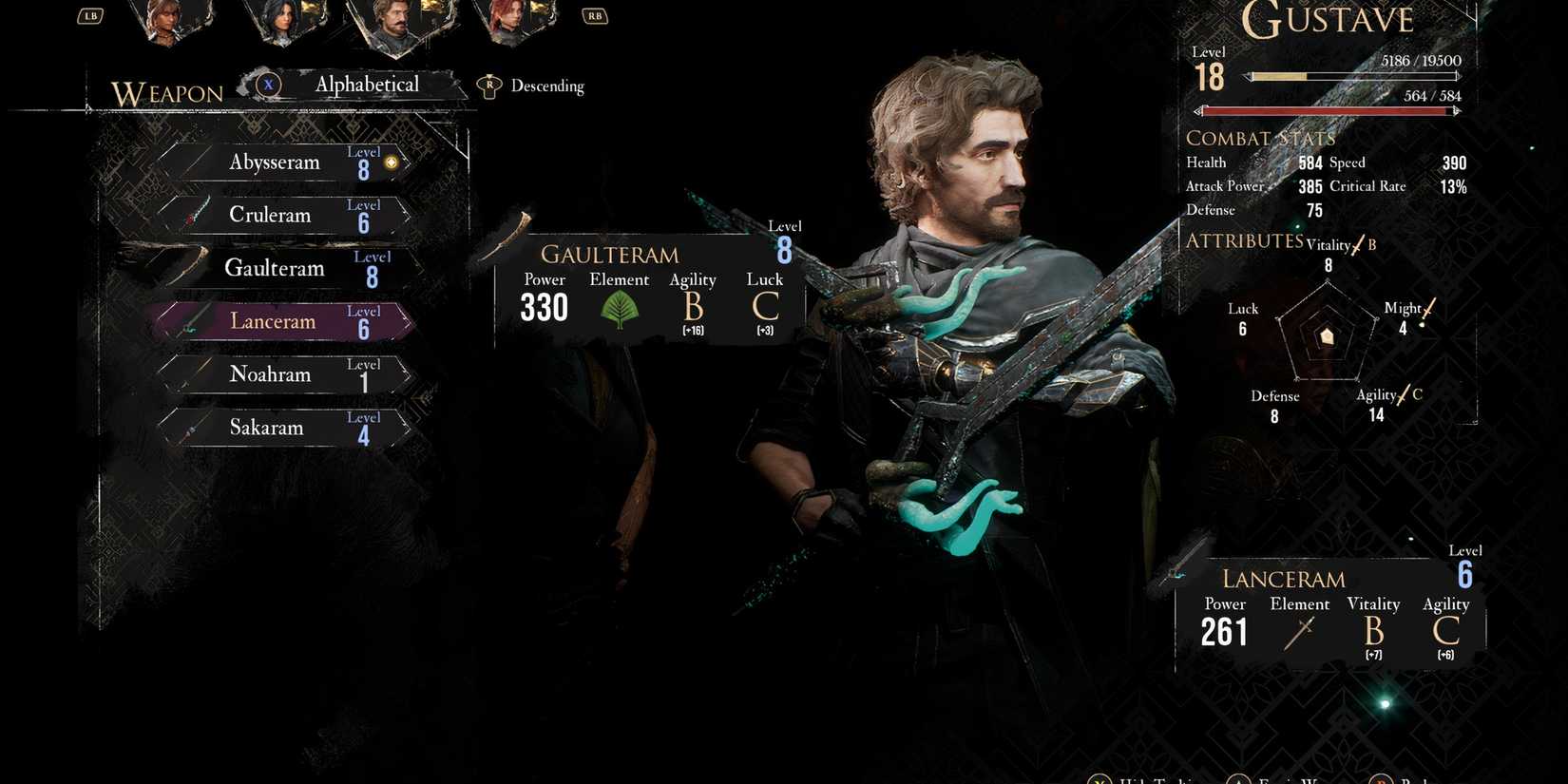
Task: Open the R Descending selector
Action: click(489, 84)
